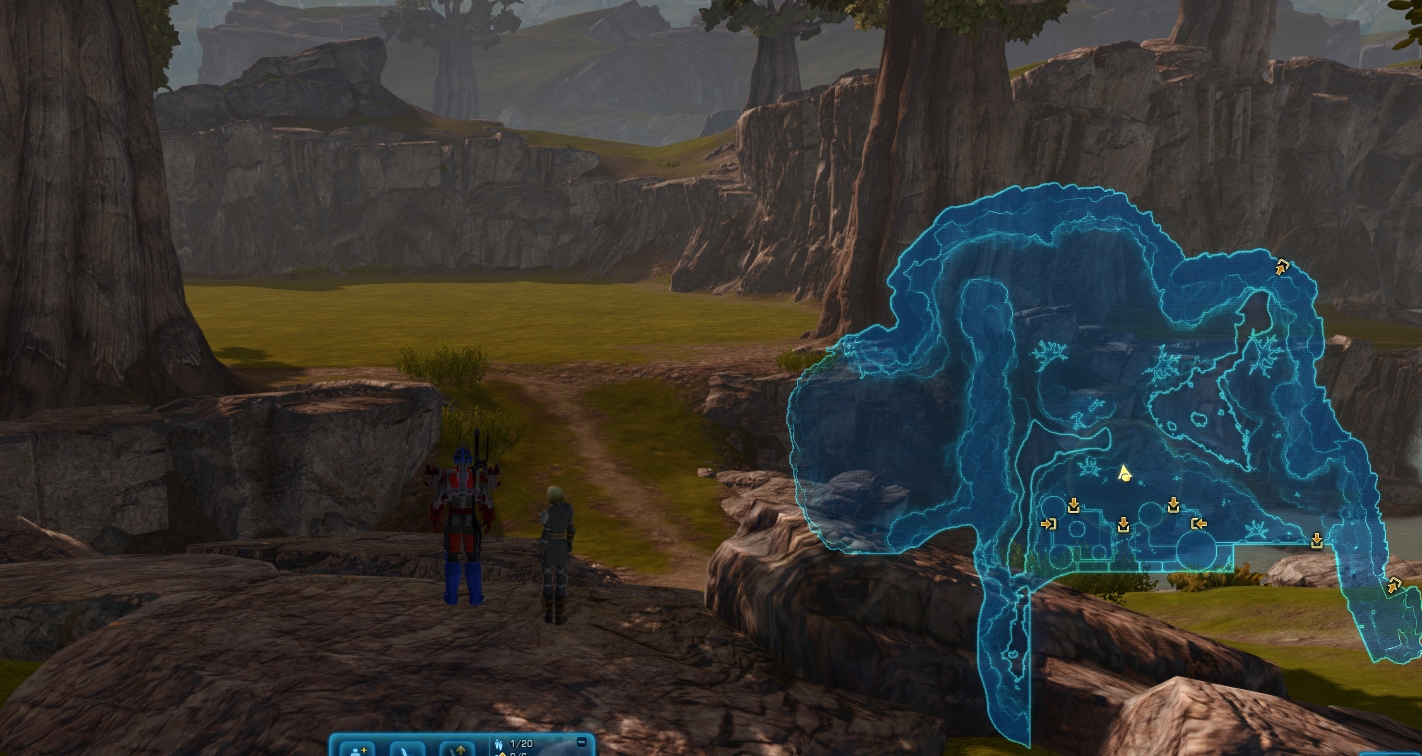Click the yellow player arrow on the map
This screenshot has width=1422, height=756.
tap(1124, 472)
